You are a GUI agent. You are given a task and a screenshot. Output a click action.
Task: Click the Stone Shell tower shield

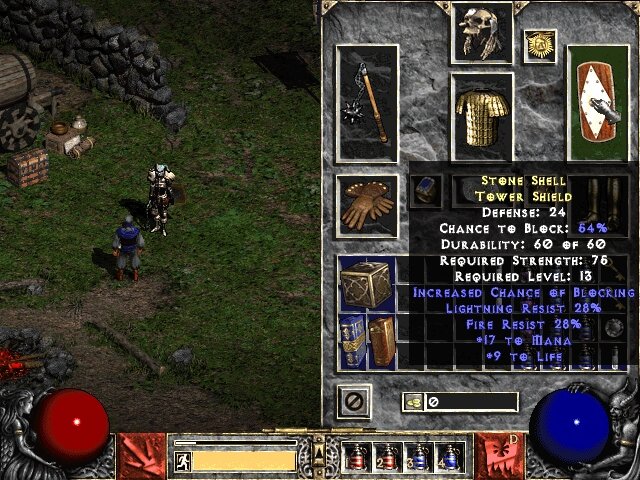click(x=599, y=103)
